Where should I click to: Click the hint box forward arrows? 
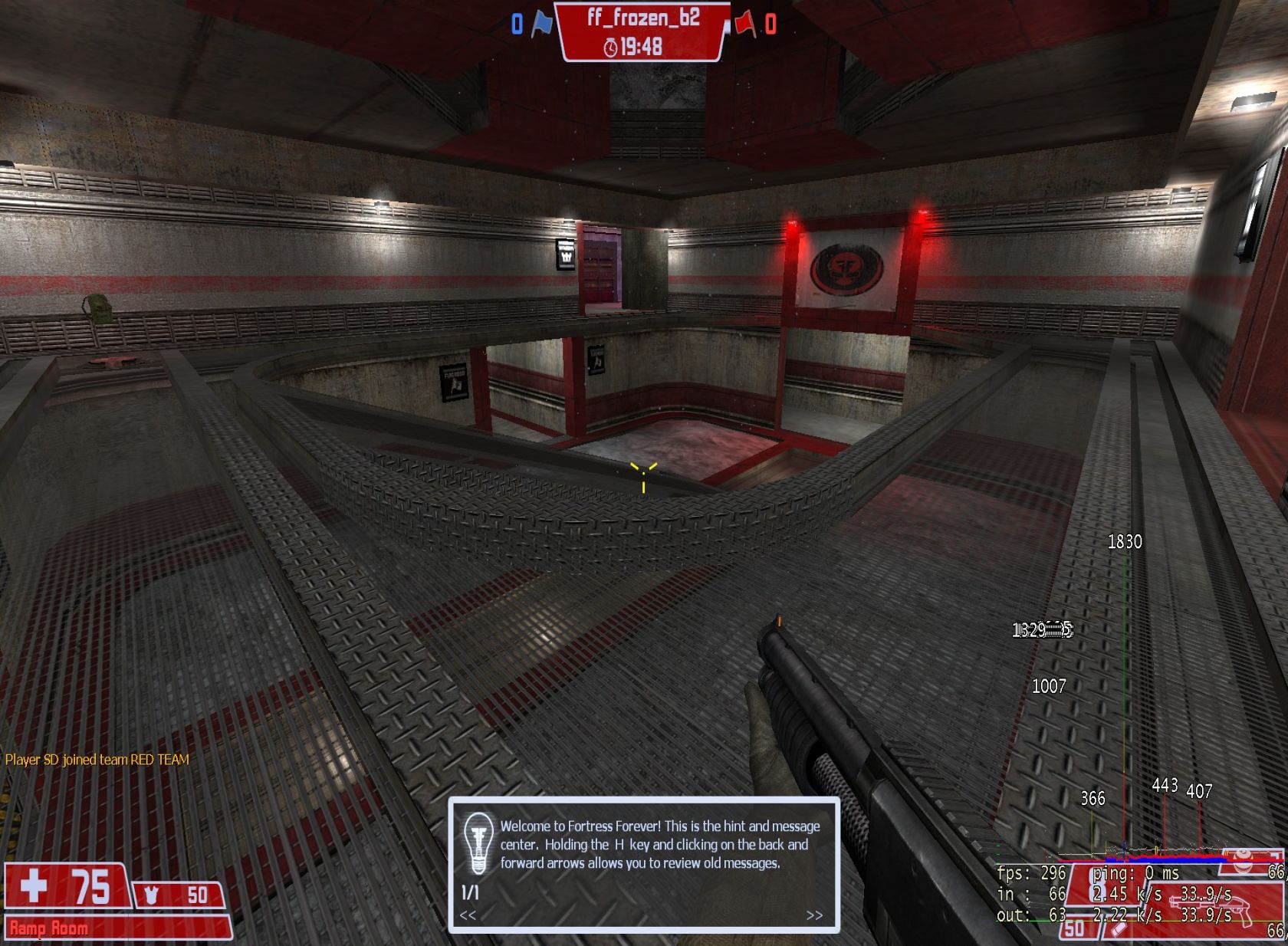tap(814, 915)
